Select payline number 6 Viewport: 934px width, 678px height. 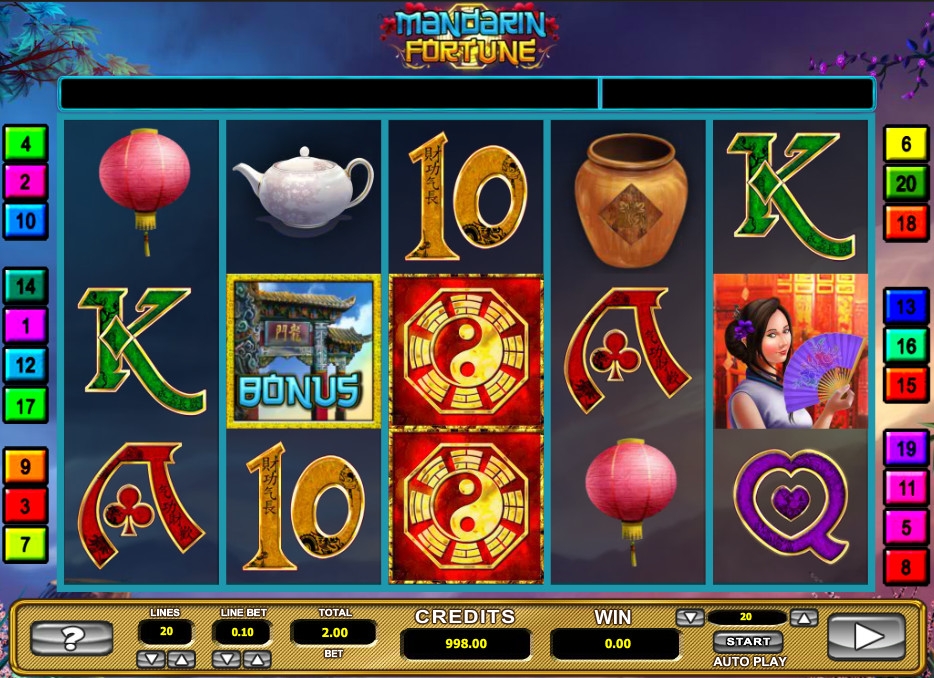[x=906, y=145]
